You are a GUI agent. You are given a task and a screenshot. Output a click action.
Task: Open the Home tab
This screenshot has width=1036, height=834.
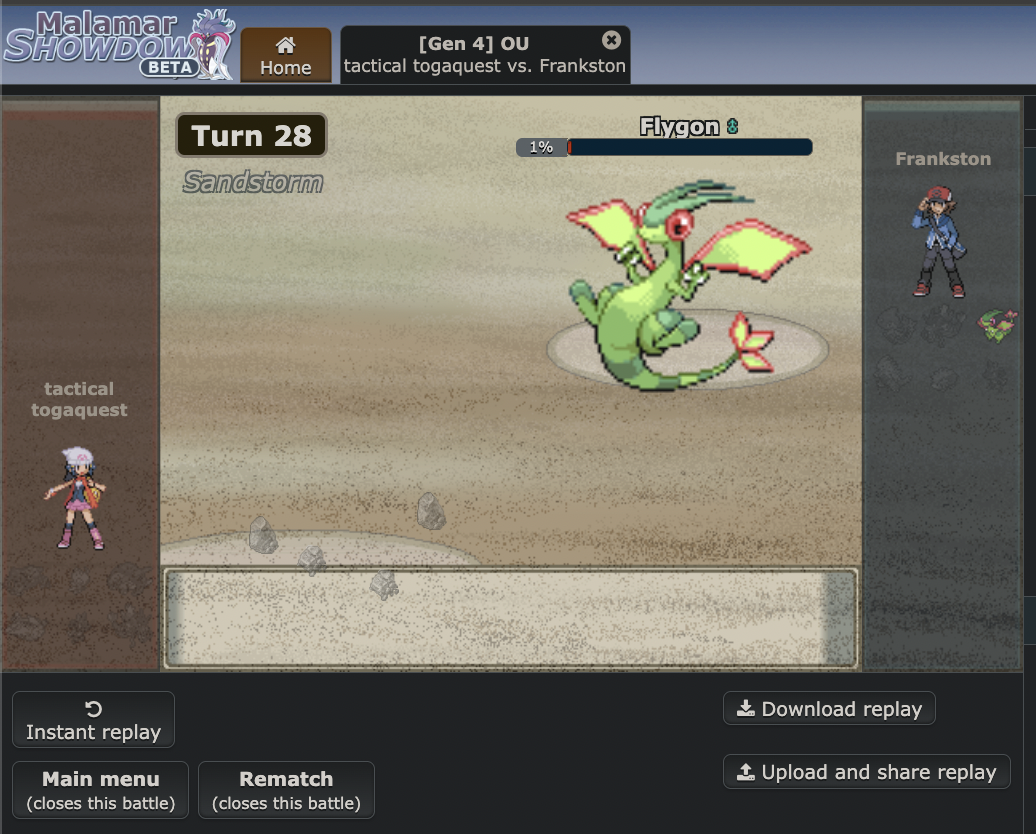285,56
